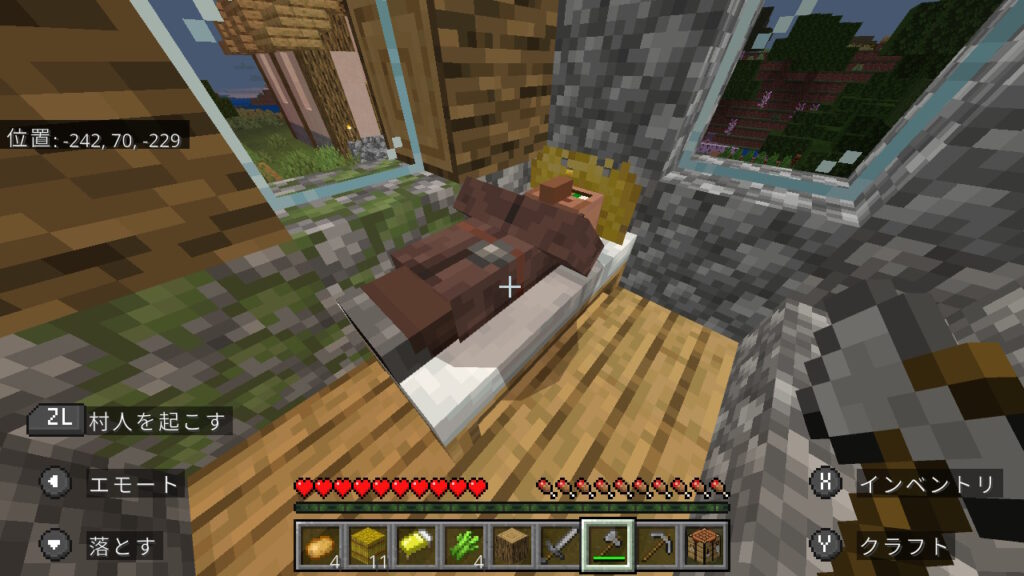Select the crafting table slot

pyautogui.click(x=703, y=544)
